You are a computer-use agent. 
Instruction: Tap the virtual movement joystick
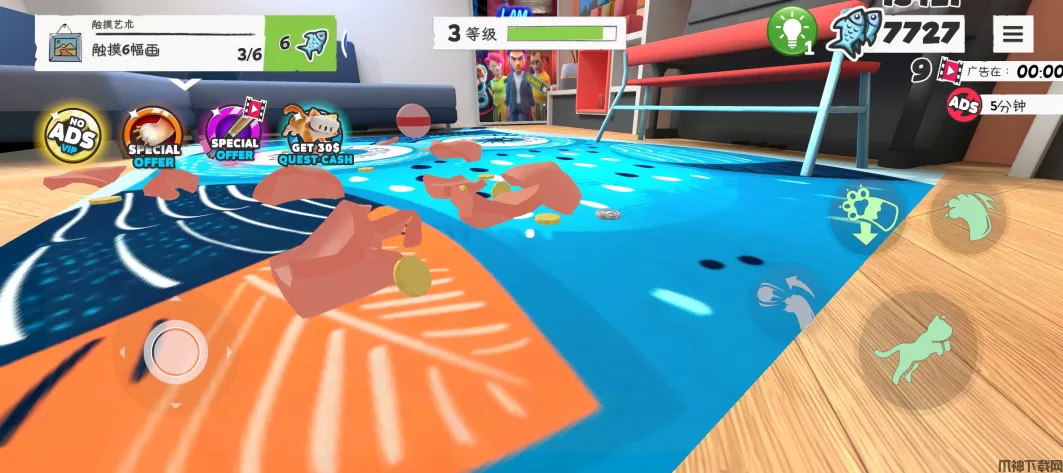tap(176, 352)
